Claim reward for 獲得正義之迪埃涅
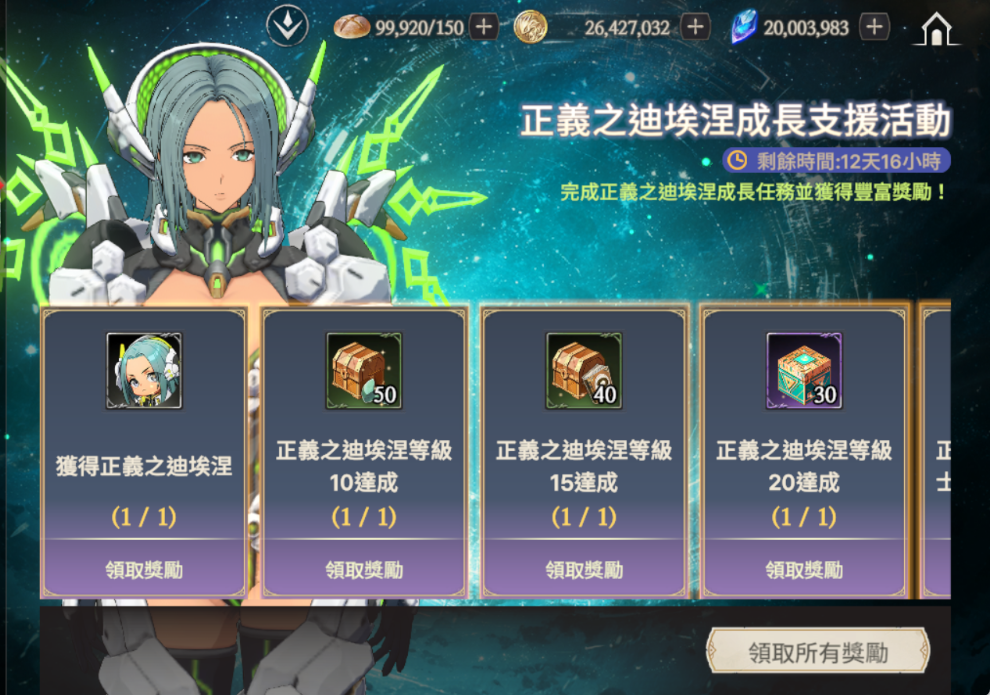Screen dimensions: 990x695 tap(144, 569)
